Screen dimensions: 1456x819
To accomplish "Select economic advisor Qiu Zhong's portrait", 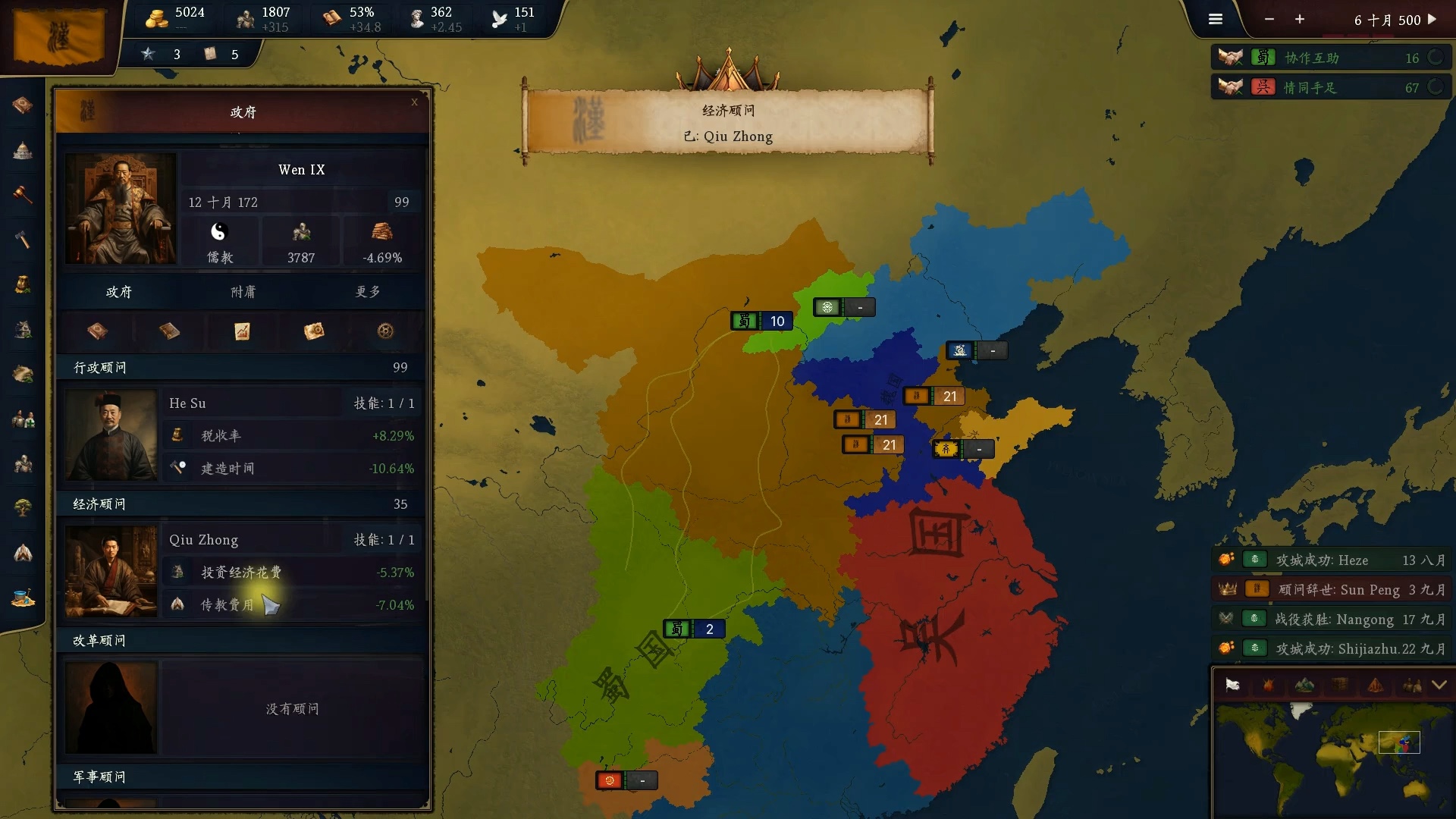I will coord(111,572).
